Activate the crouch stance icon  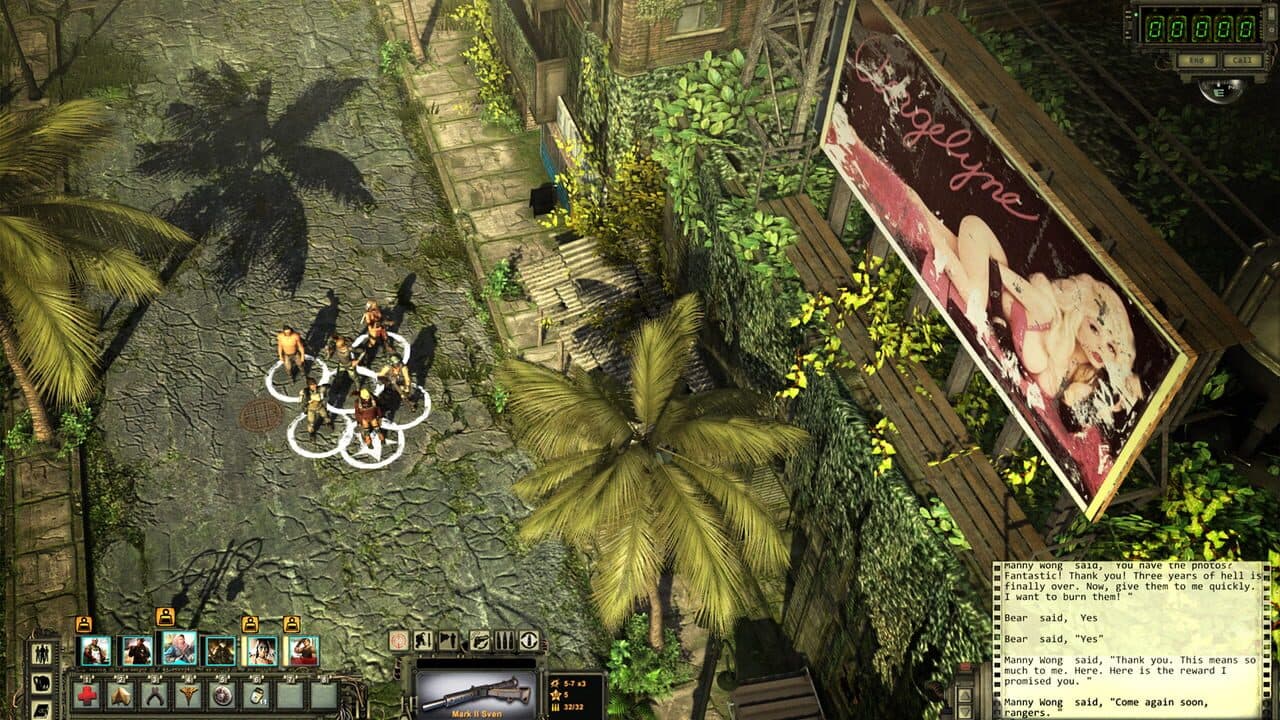423,640
